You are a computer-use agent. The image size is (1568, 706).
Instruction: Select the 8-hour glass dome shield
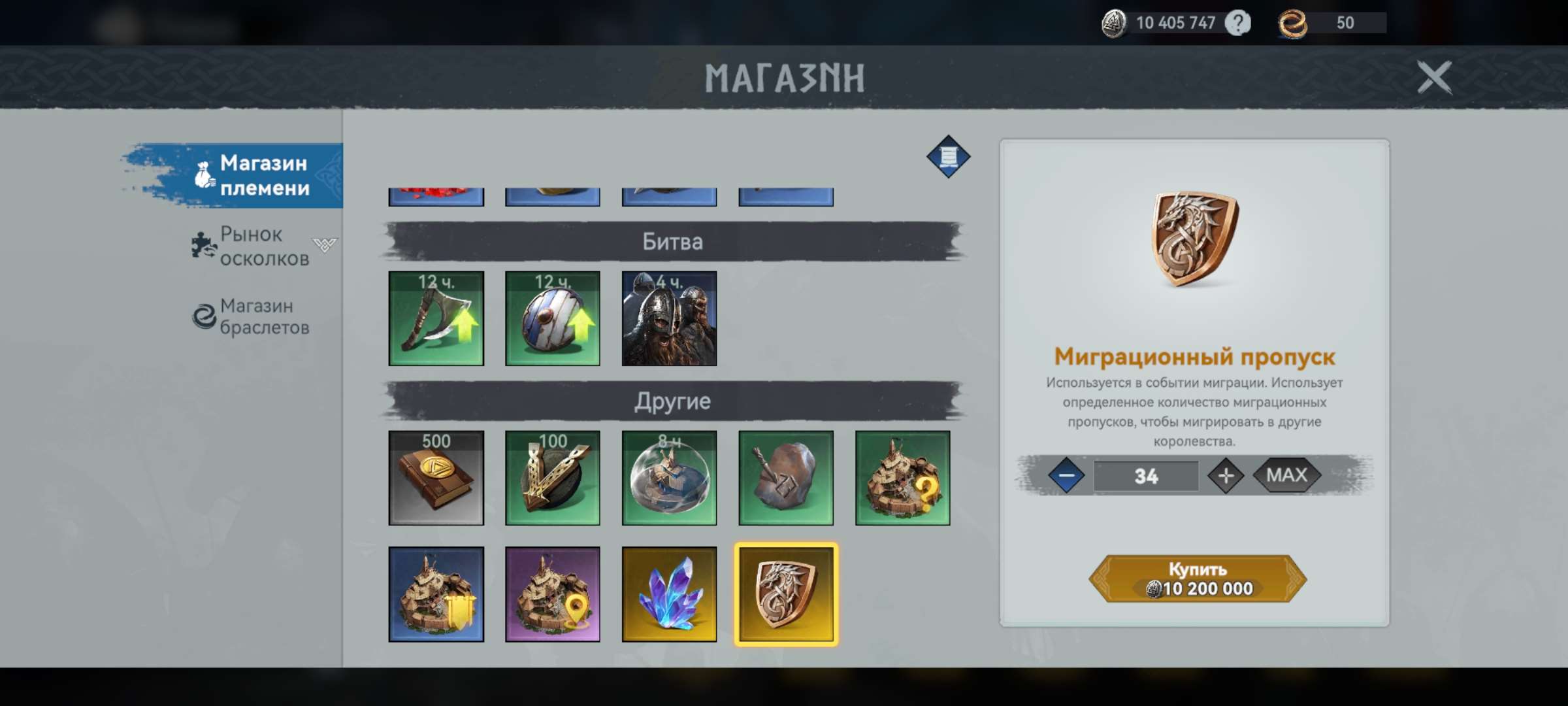pyautogui.click(x=669, y=478)
